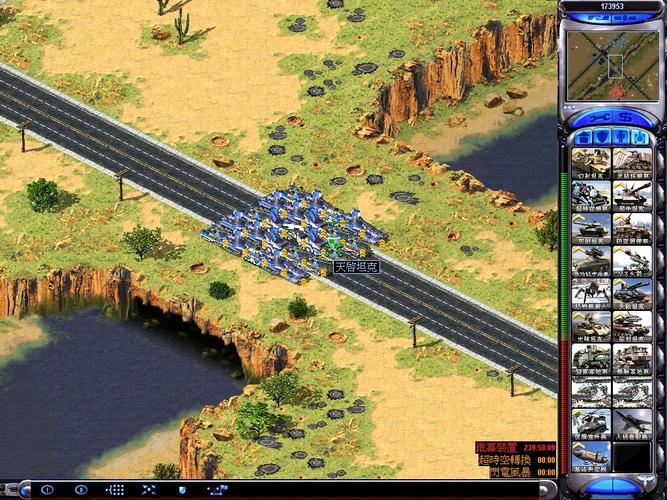Click the crossed-arrows scatter command icon

click(x=149, y=490)
